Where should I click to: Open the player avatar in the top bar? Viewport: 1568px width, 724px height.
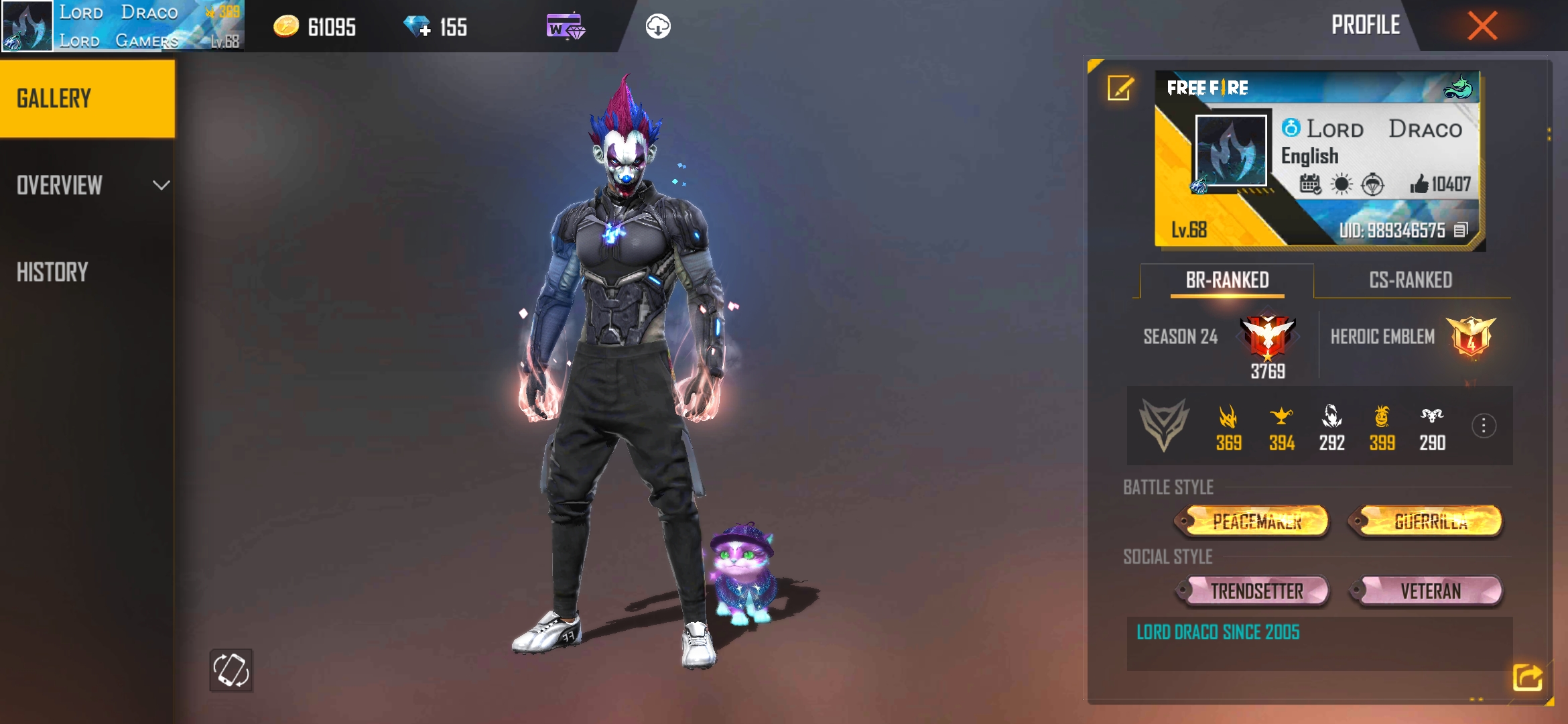point(27,26)
